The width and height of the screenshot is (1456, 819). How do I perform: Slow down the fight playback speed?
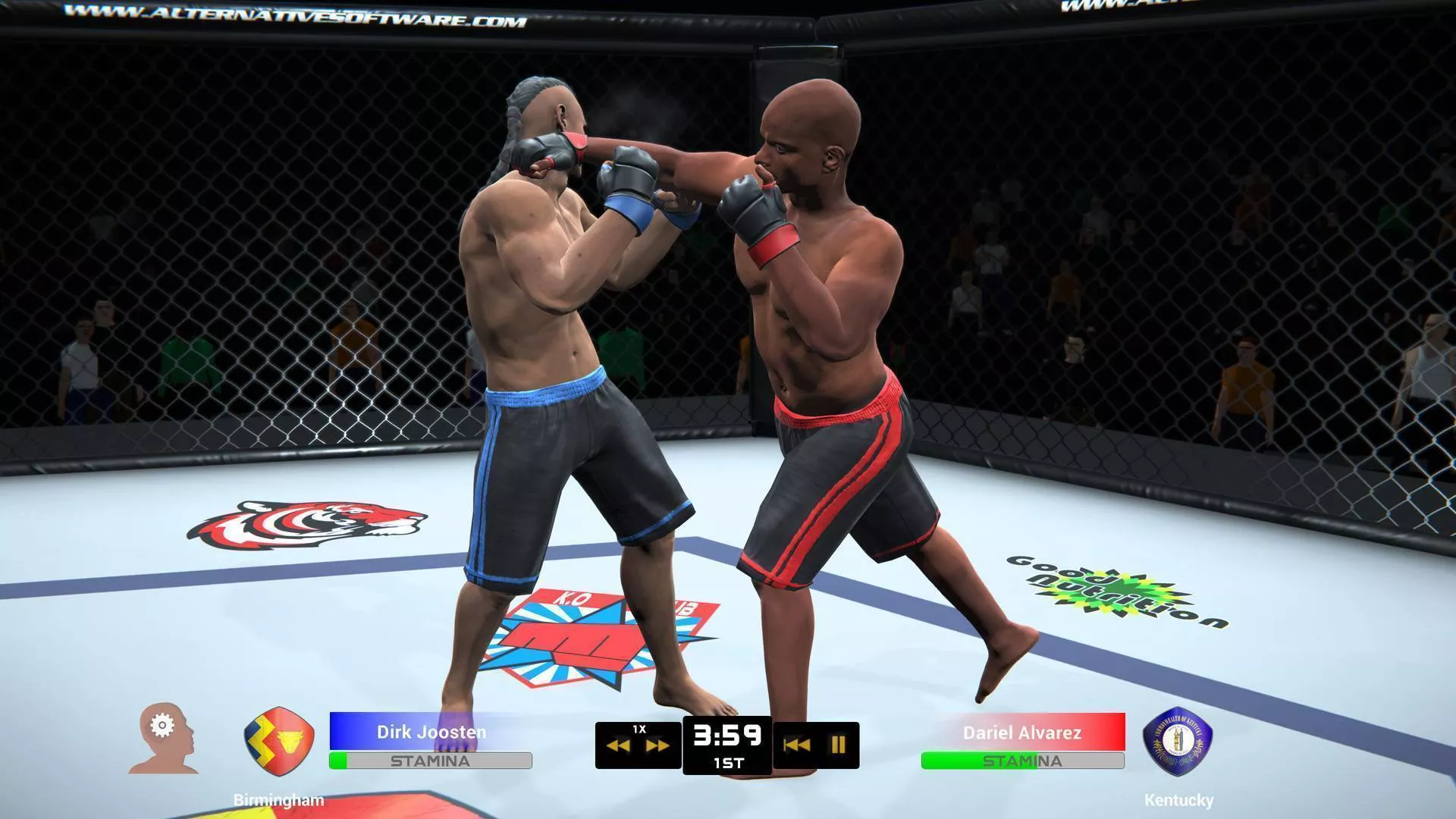point(619,746)
